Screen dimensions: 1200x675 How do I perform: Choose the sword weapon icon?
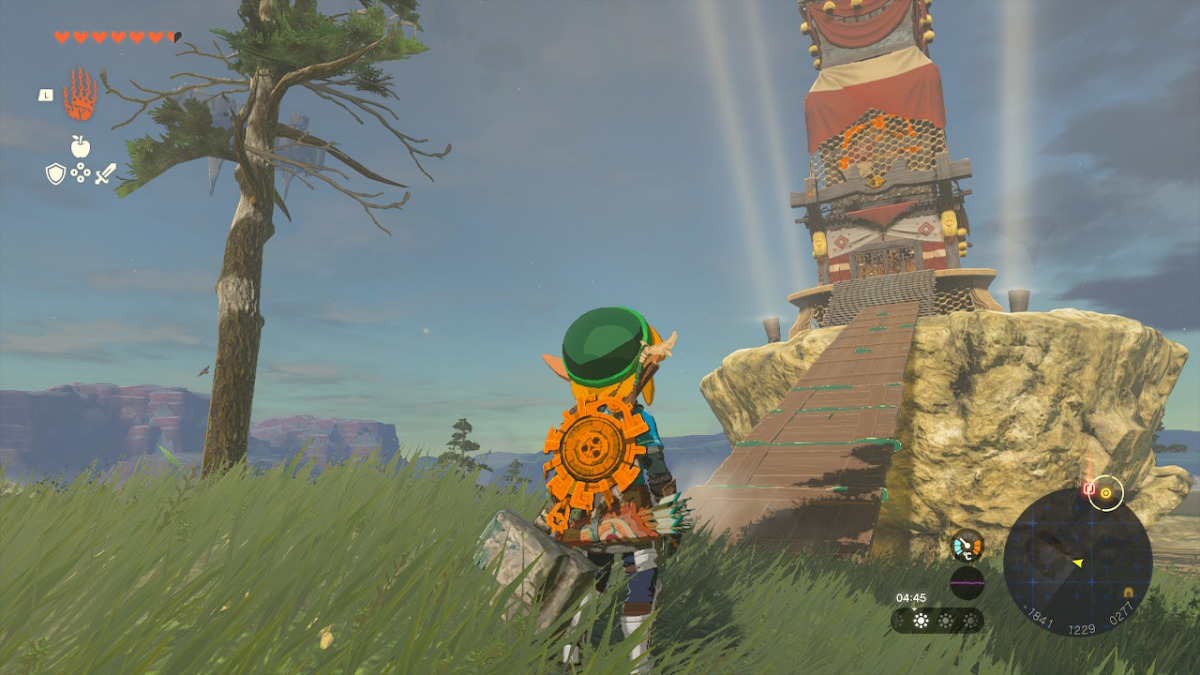point(105,173)
